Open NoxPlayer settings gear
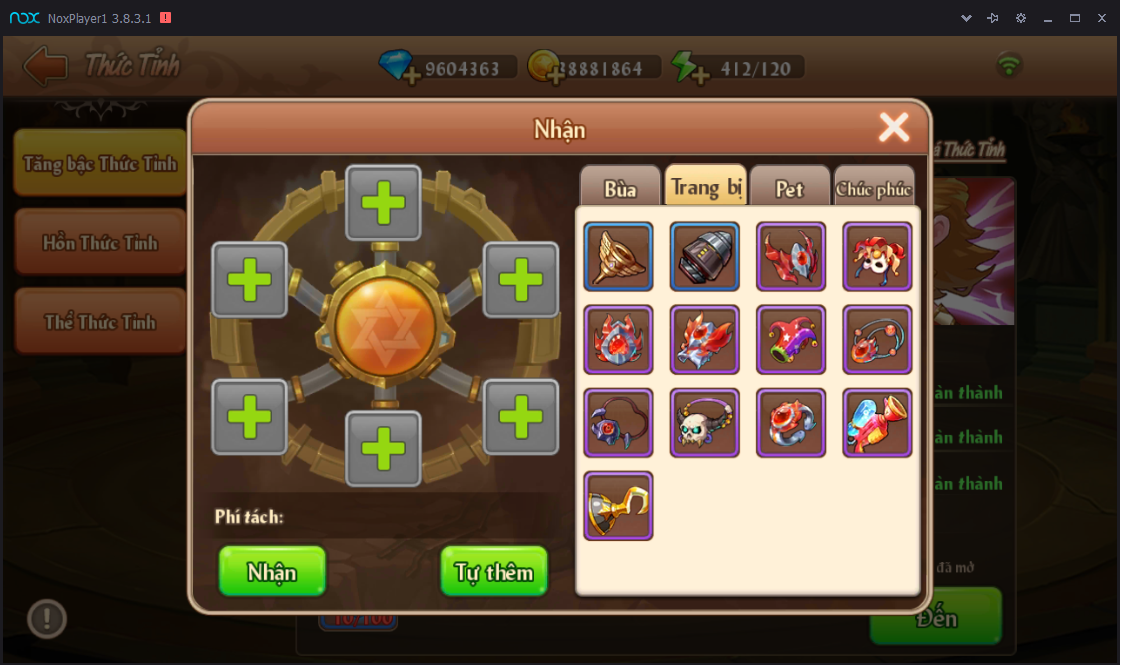 1020,18
